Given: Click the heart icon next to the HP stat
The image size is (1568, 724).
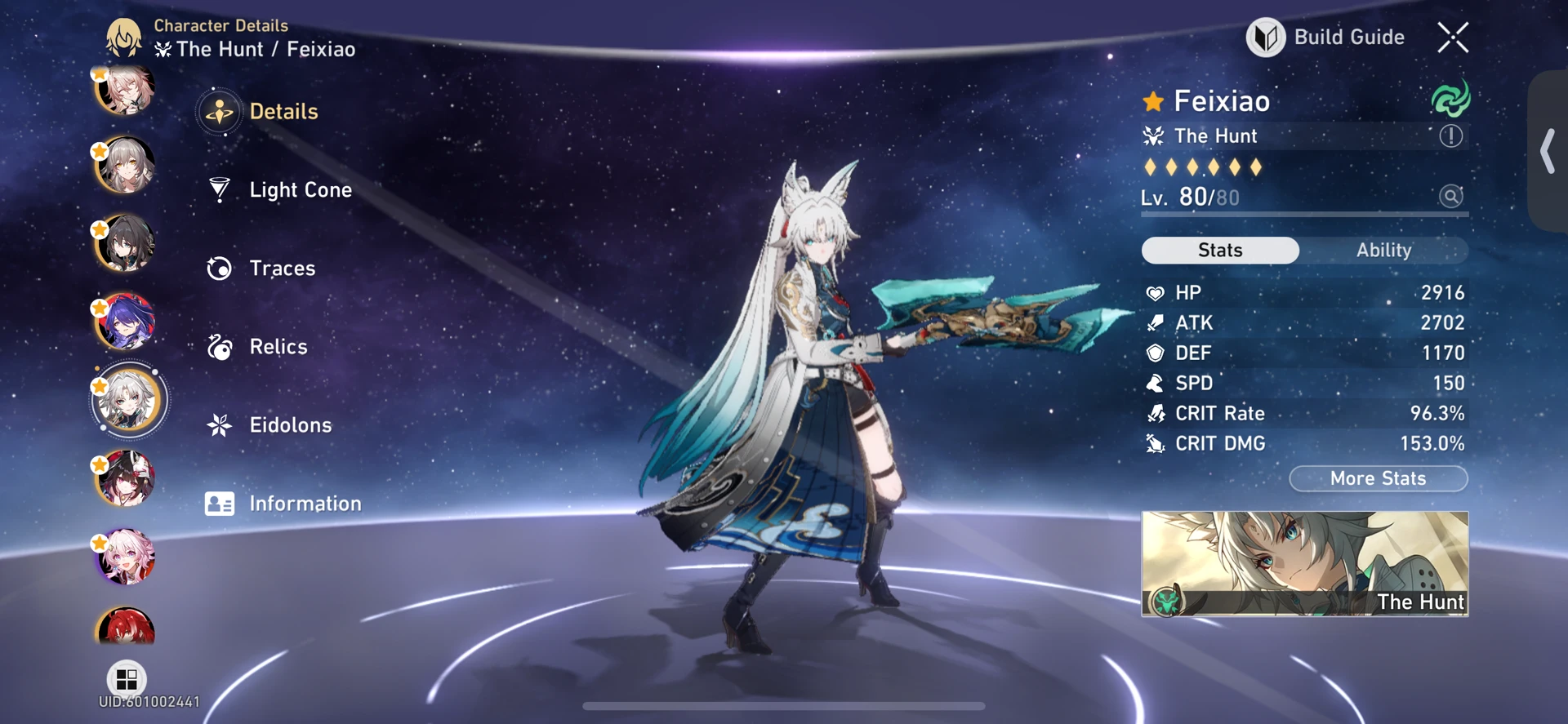Looking at the screenshot, I should (1155, 292).
